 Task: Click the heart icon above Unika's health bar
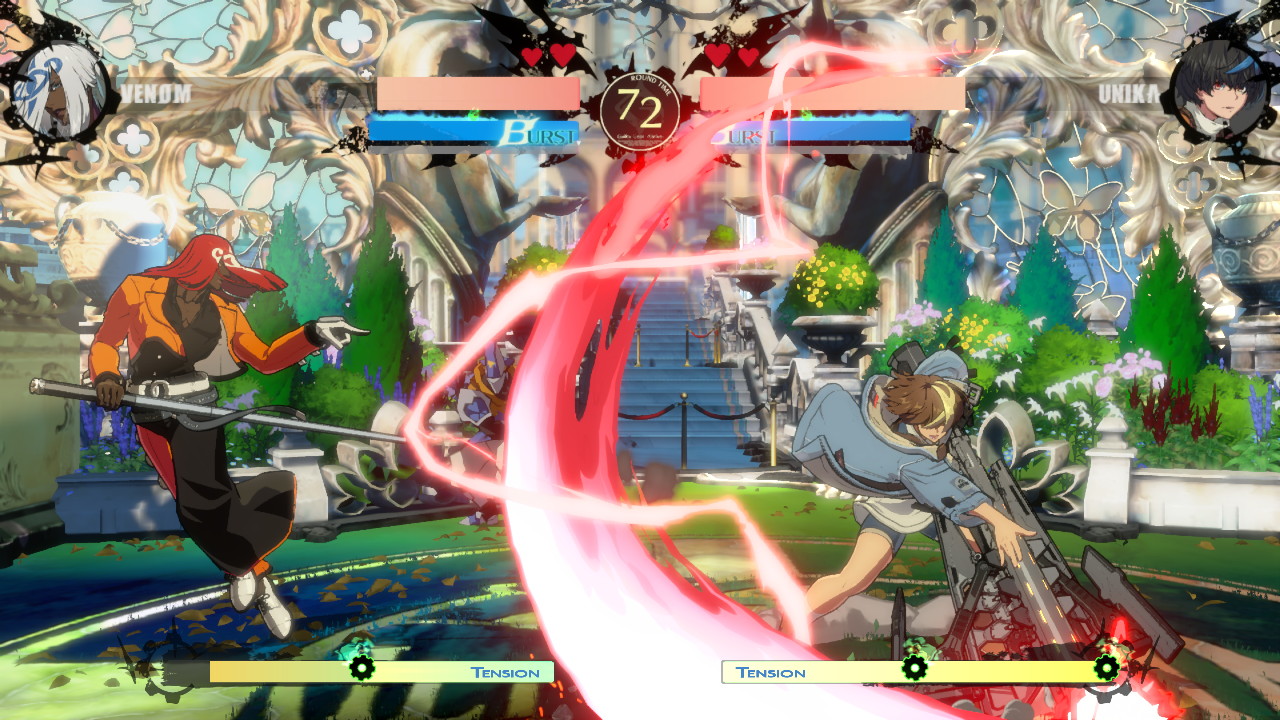point(716,57)
